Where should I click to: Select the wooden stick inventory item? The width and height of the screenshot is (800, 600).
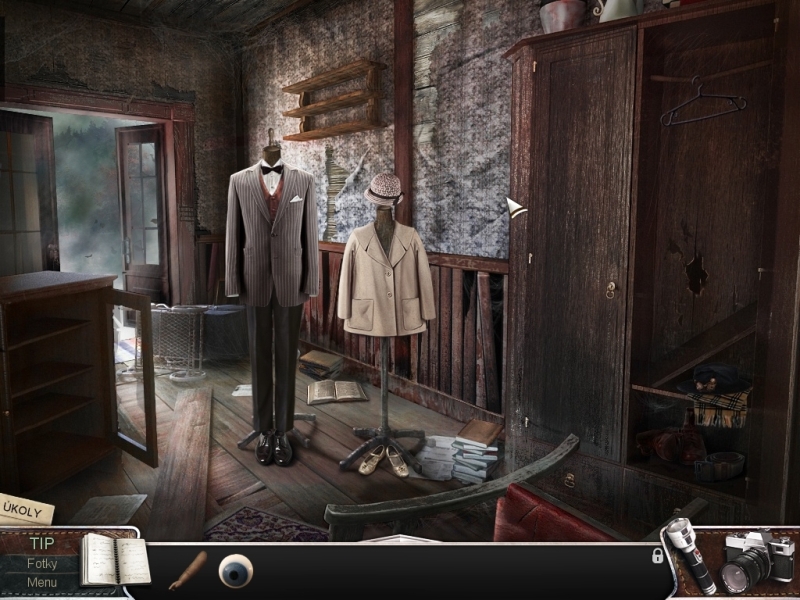pyautogui.click(x=187, y=569)
